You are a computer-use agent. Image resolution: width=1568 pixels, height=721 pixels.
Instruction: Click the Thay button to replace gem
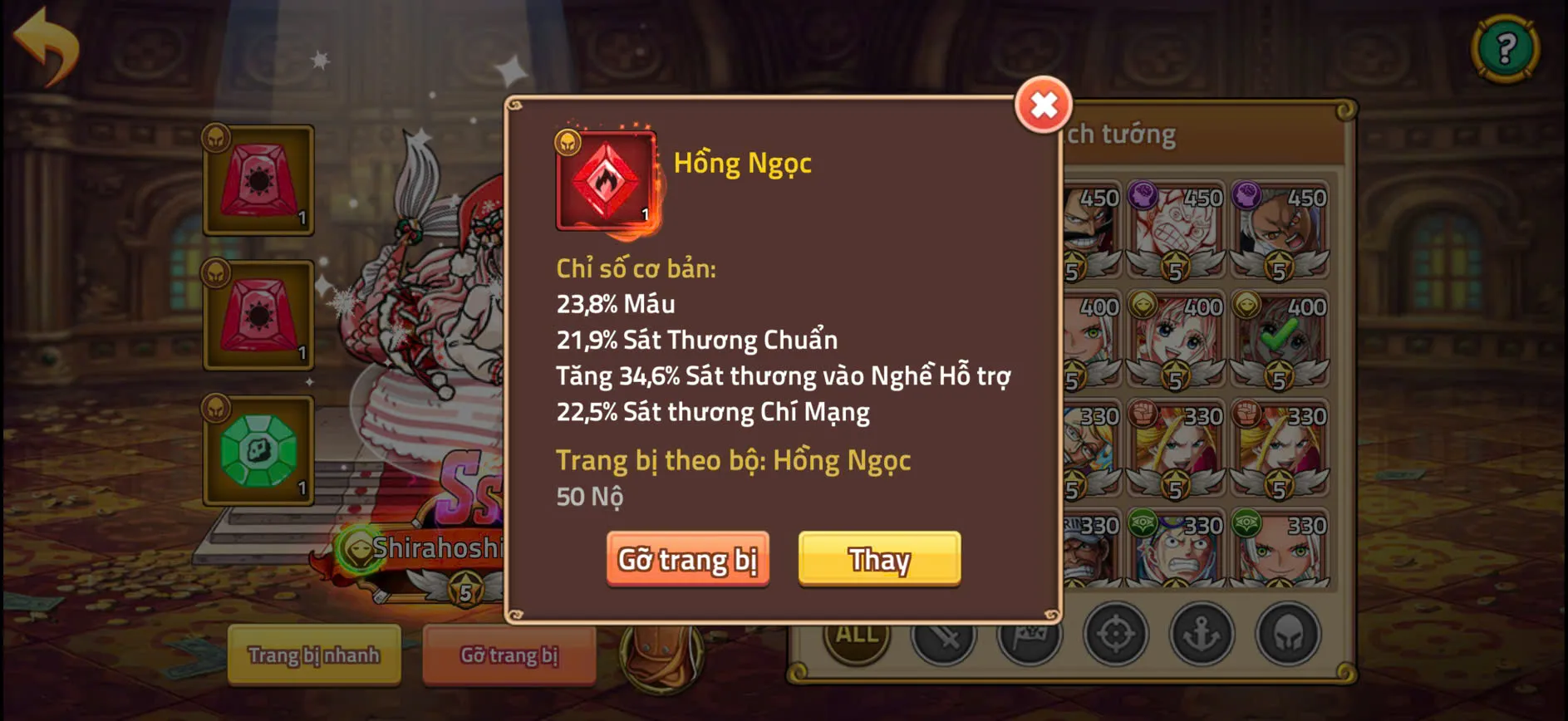(x=878, y=560)
